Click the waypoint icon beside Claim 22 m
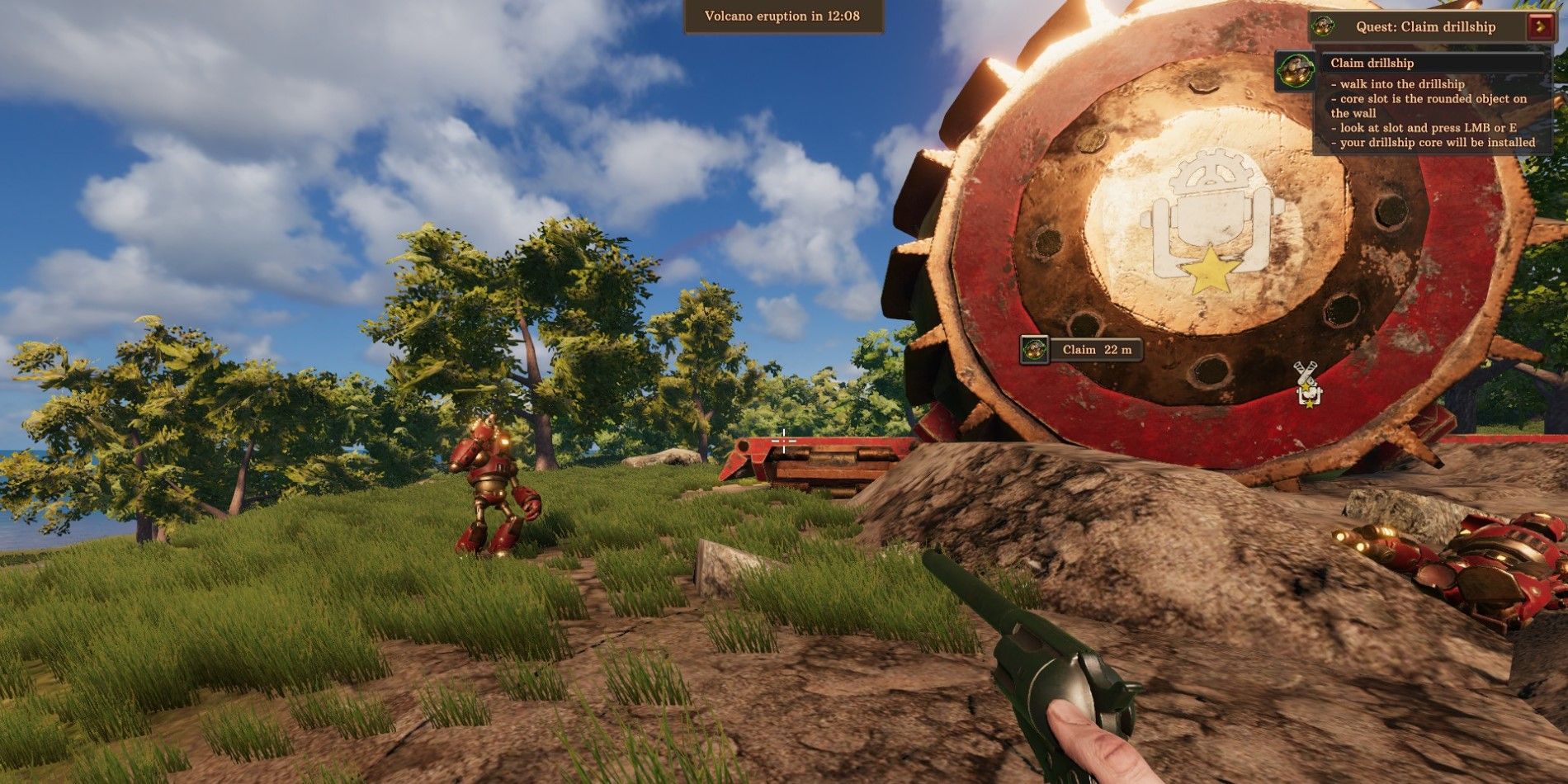This screenshot has width=1568, height=784. pyautogui.click(x=1035, y=349)
